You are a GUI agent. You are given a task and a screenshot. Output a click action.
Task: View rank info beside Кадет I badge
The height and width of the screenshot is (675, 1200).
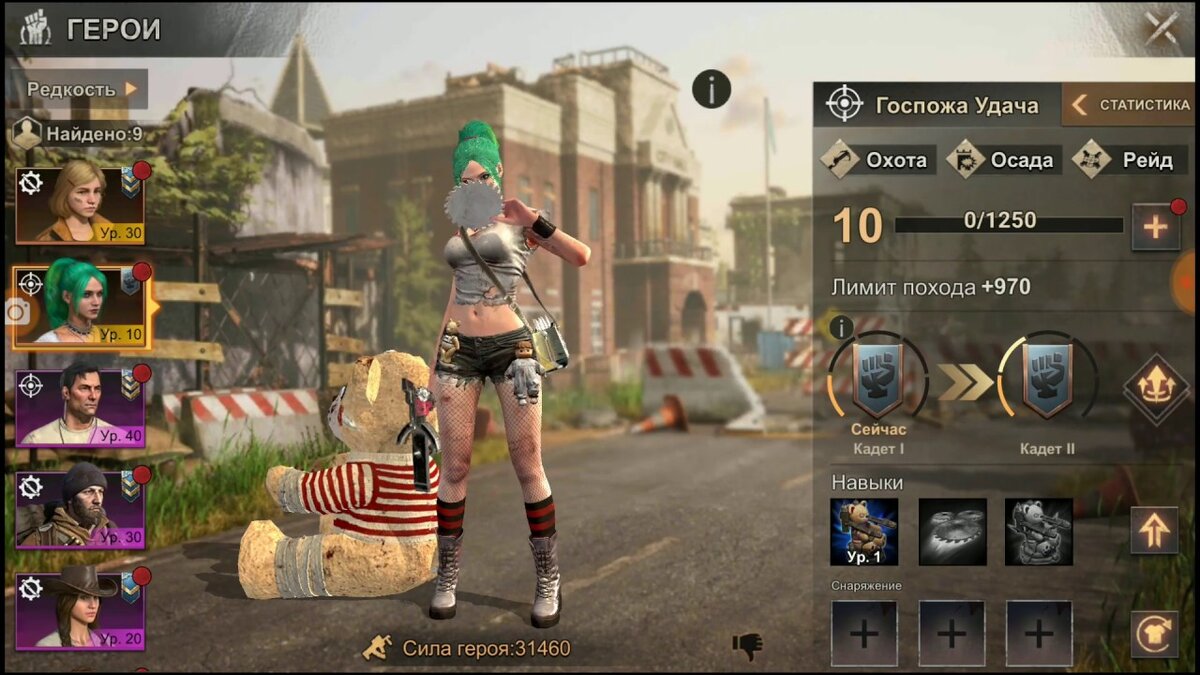[x=842, y=327]
